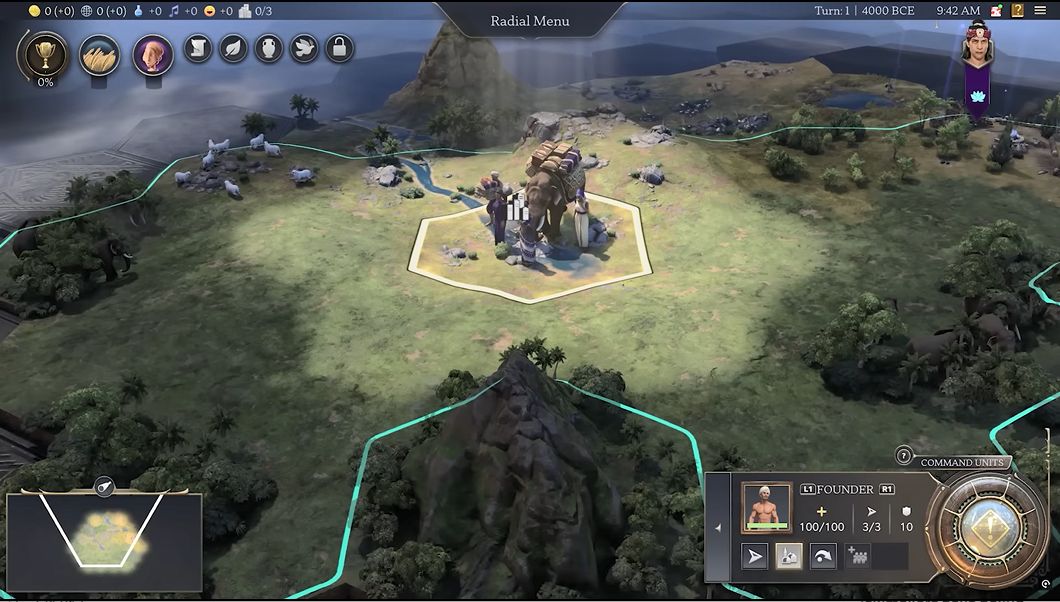Select the scroll icon button
The image size is (1060, 602).
pos(198,48)
